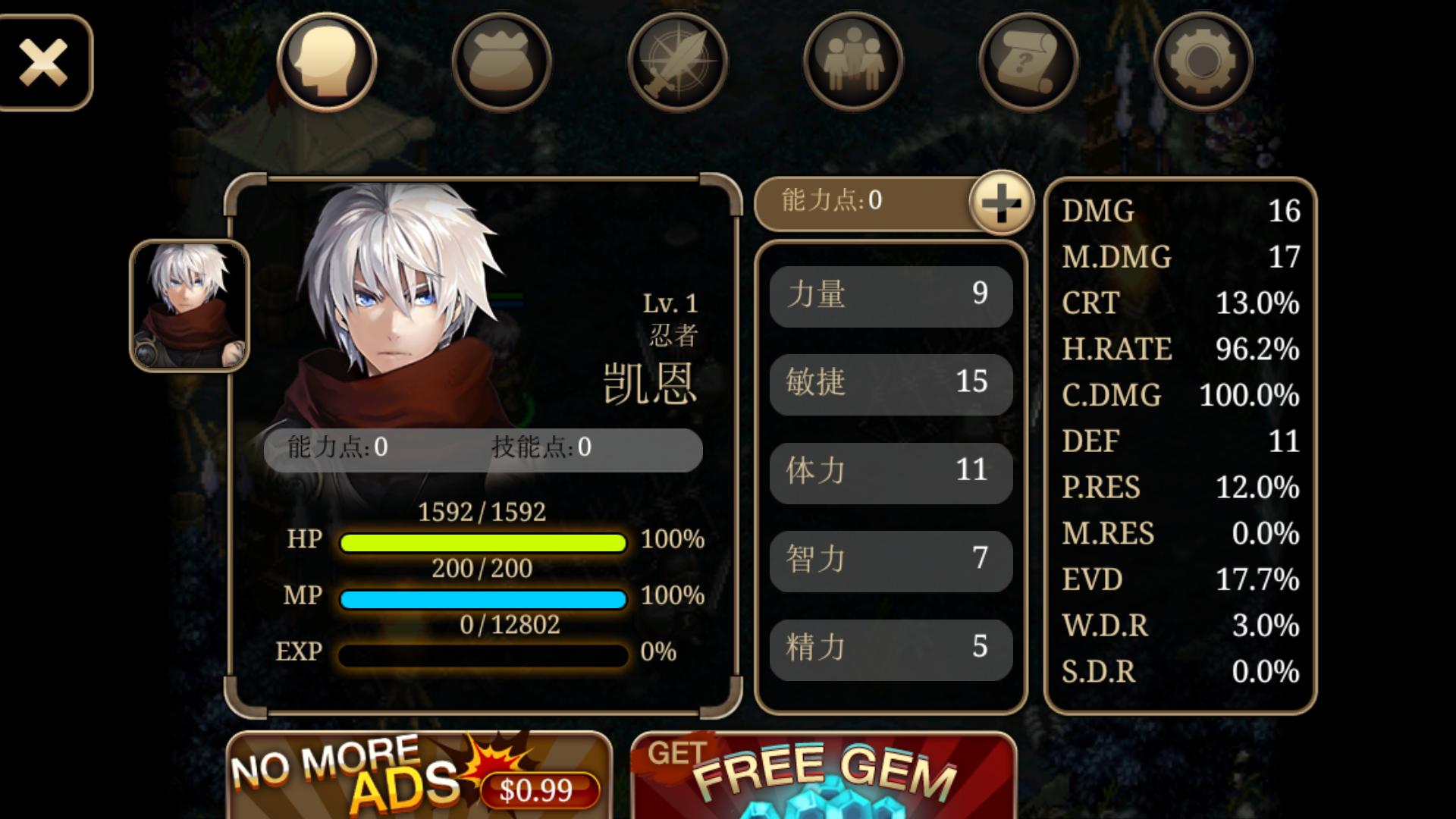1456x819 pixels.
Task: Select the white-haired ninja portrait thumbnail
Action: (x=190, y=306)
